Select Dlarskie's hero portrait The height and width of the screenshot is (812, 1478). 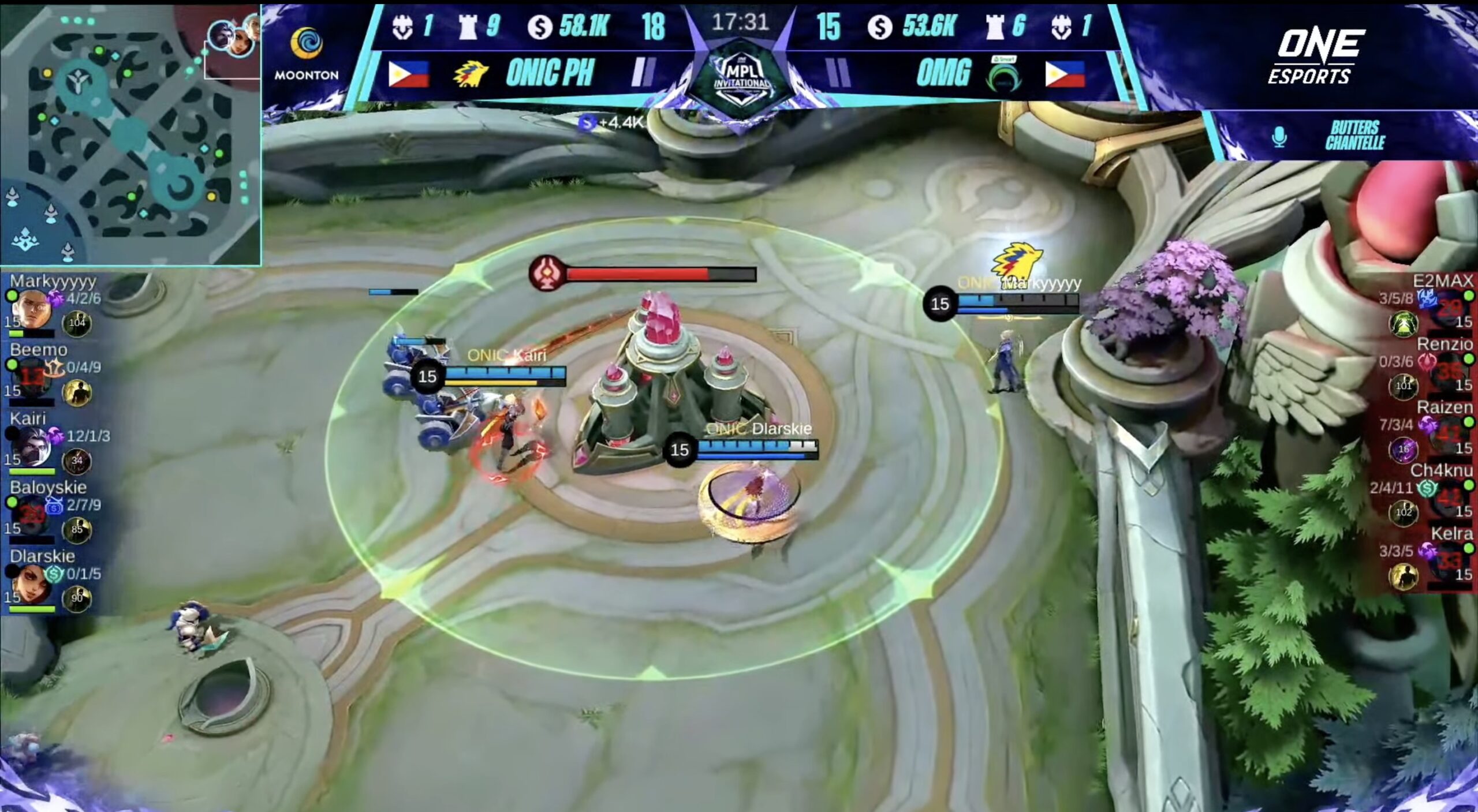point(30,584)
